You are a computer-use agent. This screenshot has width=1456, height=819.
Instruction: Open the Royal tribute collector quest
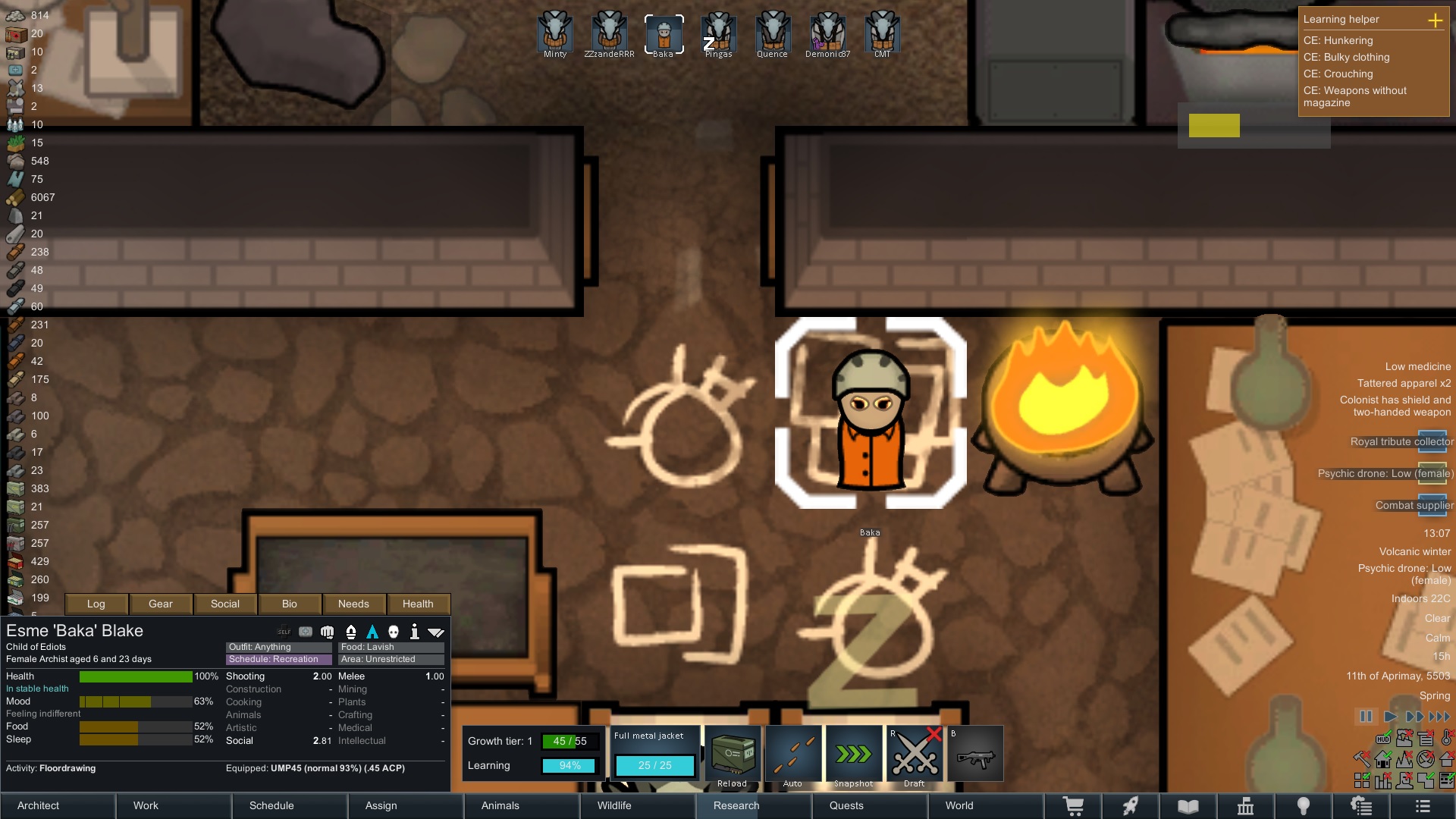coord(1401,441)
